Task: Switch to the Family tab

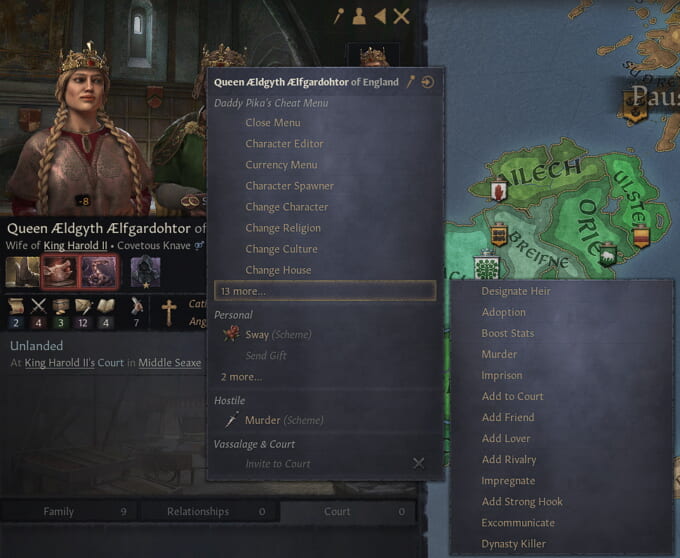Action: pos(59,512)
